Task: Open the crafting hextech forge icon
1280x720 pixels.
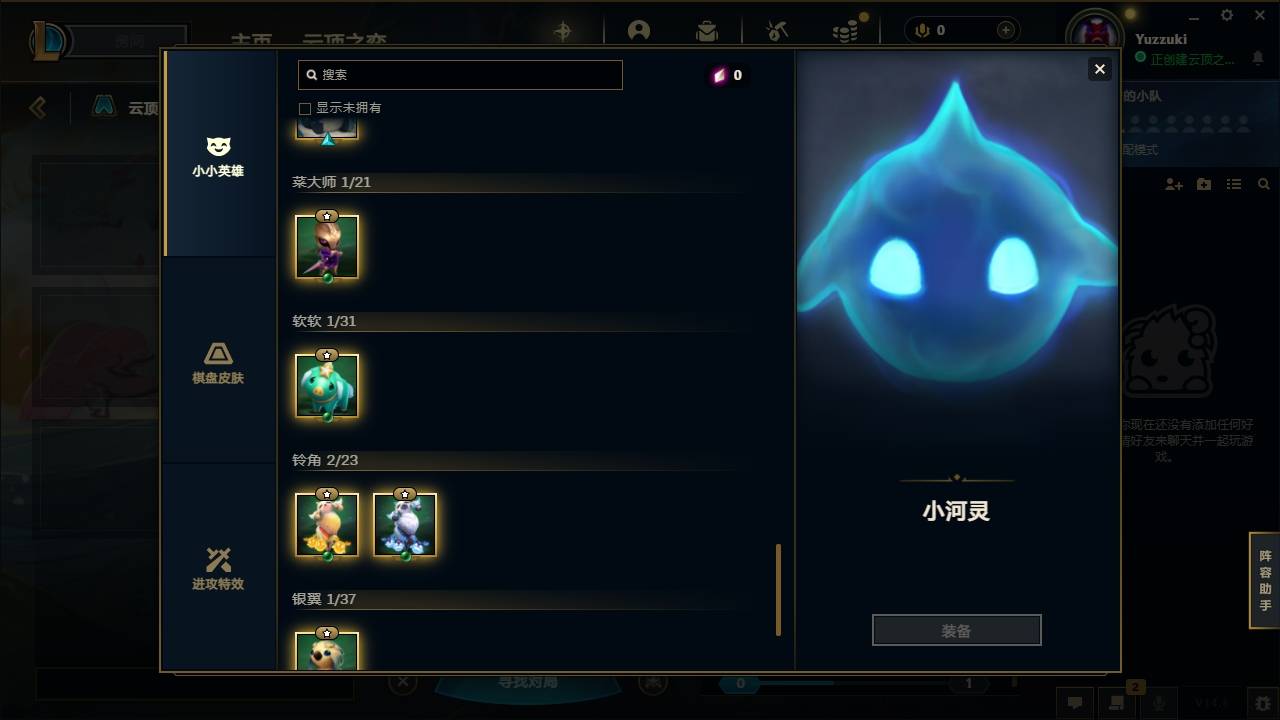Action: point(776,30)
